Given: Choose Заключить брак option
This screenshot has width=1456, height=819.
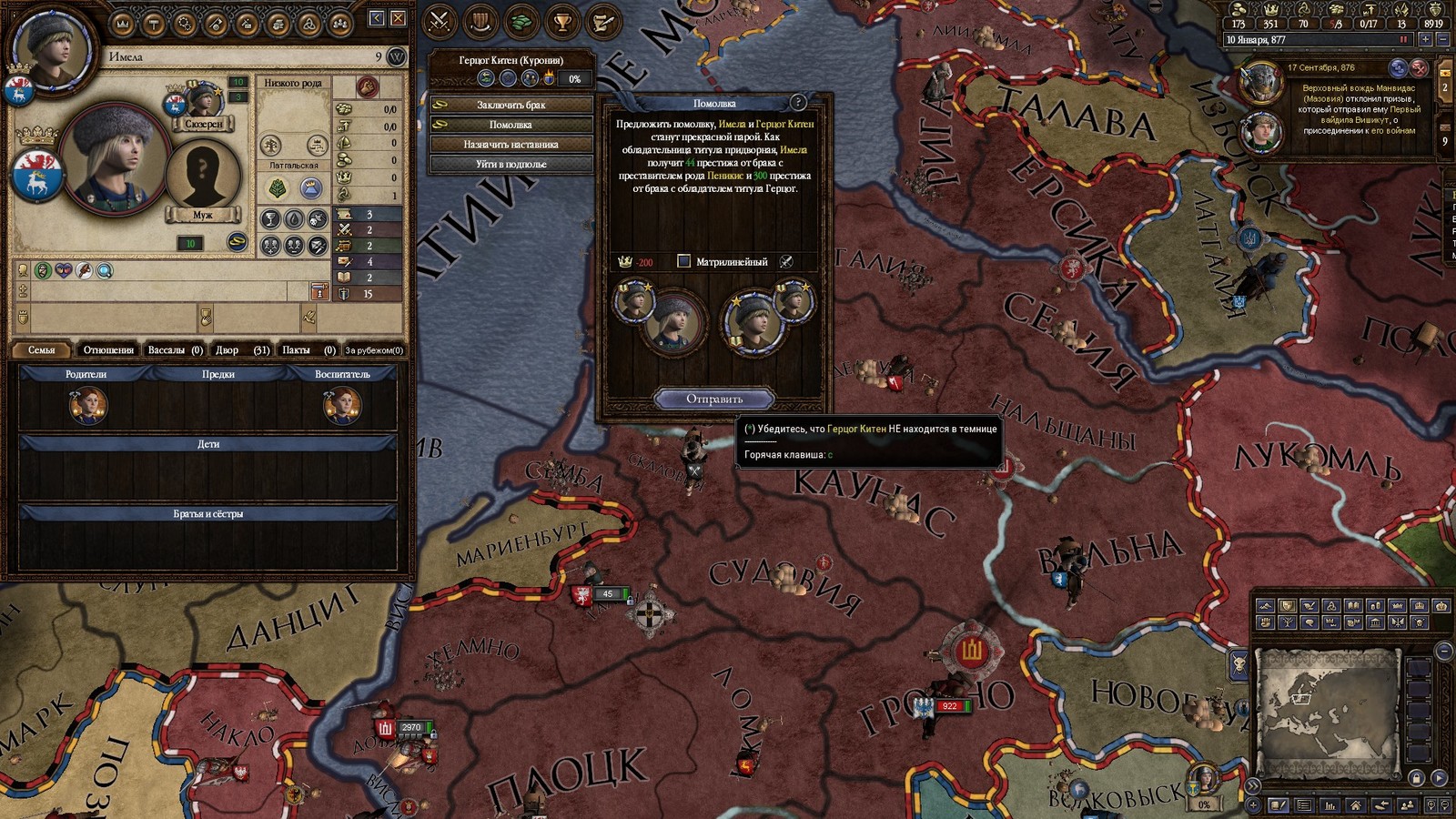Looking at the screenshot, I should click(x=511, y=105).
